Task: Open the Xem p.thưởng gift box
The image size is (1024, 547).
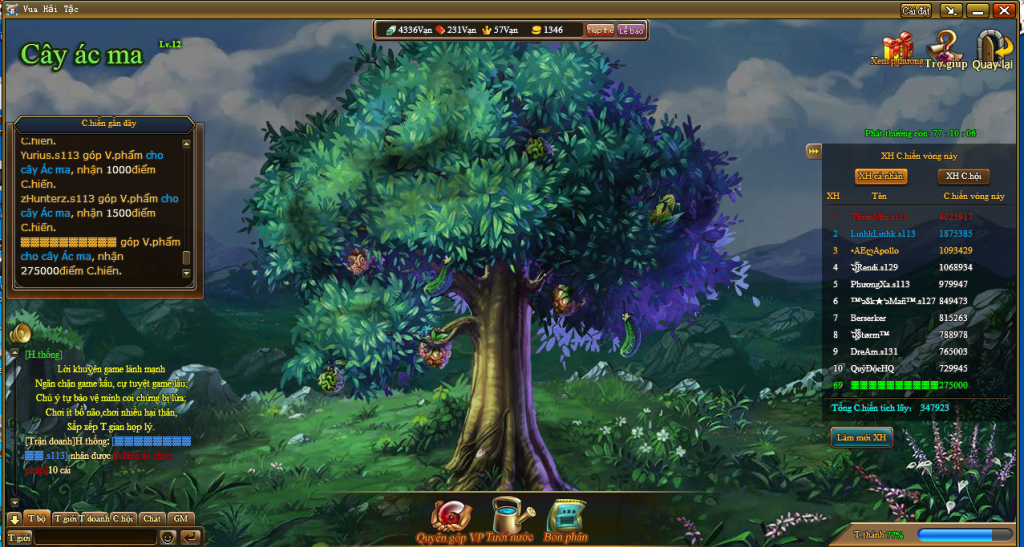Action: pyautogui.click(x=897, y=46)
